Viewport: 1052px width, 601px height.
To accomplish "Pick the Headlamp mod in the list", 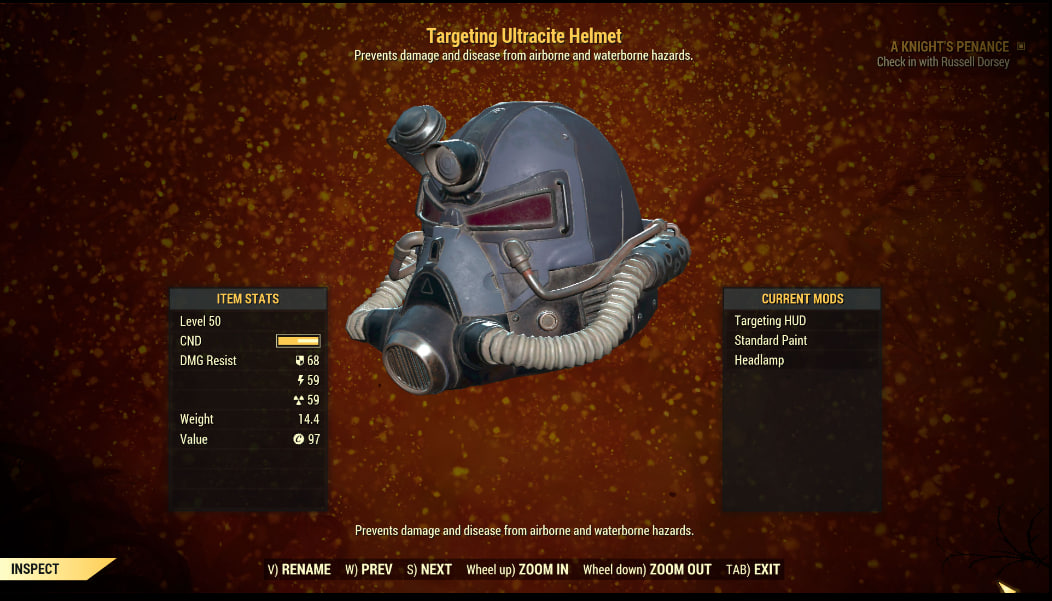I will click(x=759, y=360).
